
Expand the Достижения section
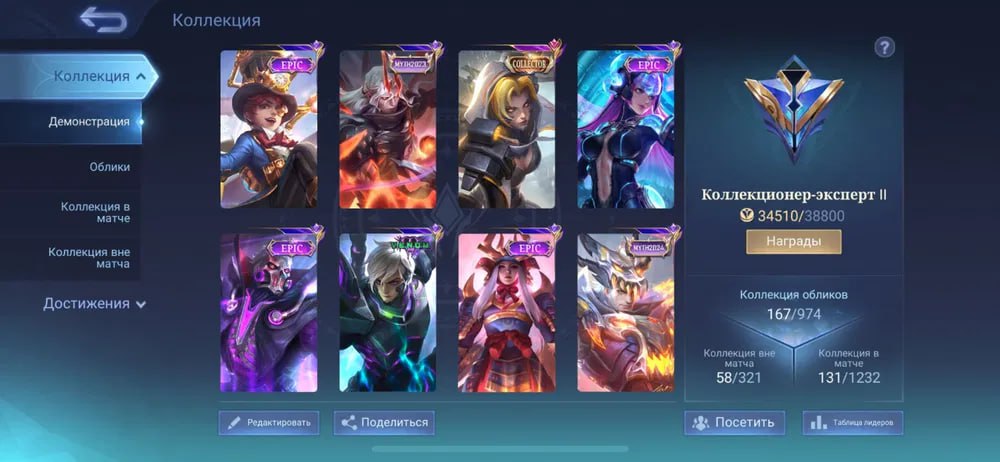[94, 304]
